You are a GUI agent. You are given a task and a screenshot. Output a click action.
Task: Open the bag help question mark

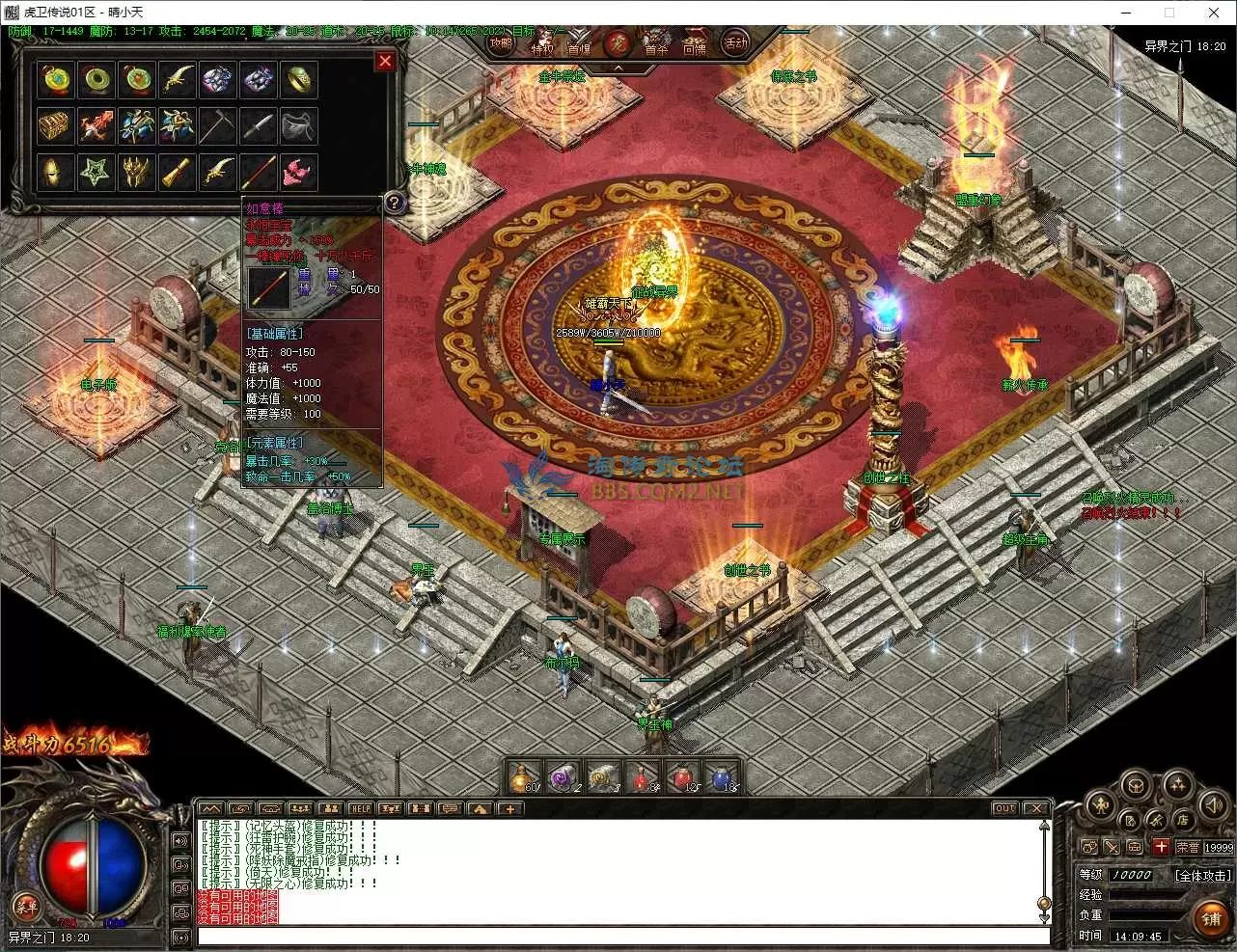pyautogui.click(x=394, y=203)
